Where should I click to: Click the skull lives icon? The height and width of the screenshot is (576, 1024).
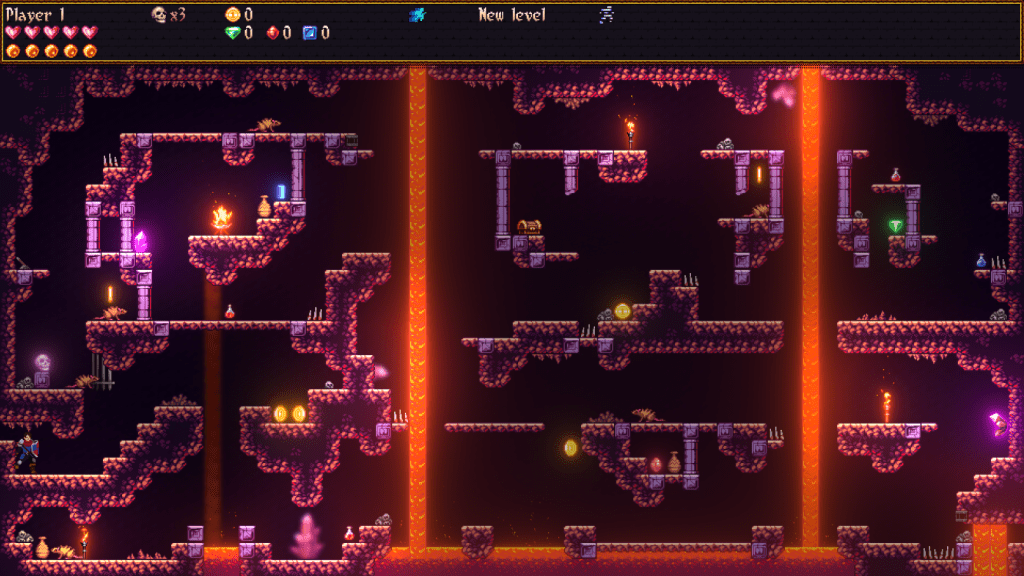[159, 14]
